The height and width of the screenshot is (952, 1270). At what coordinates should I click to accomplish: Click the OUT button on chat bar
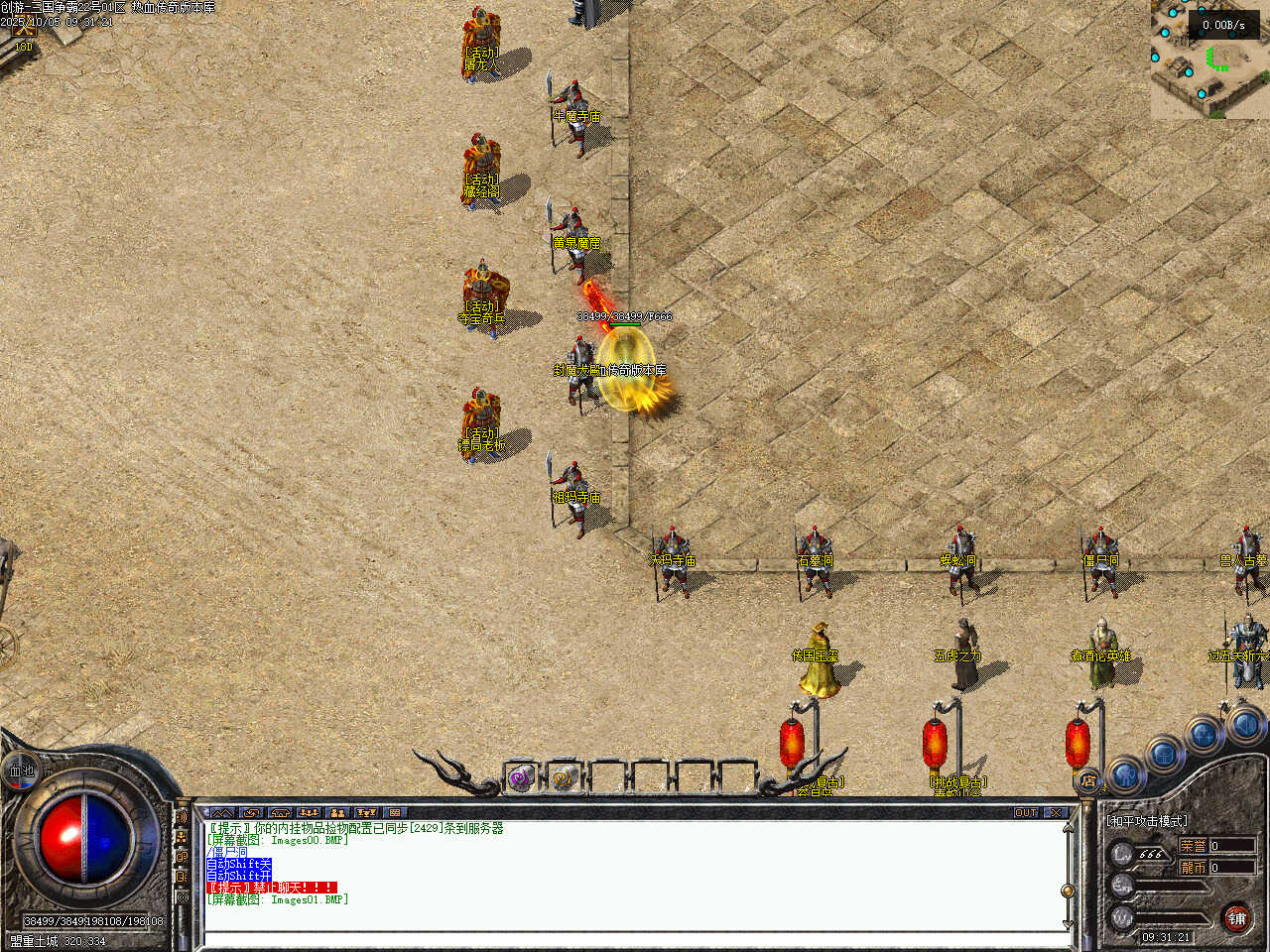[x=1026, y=812]
